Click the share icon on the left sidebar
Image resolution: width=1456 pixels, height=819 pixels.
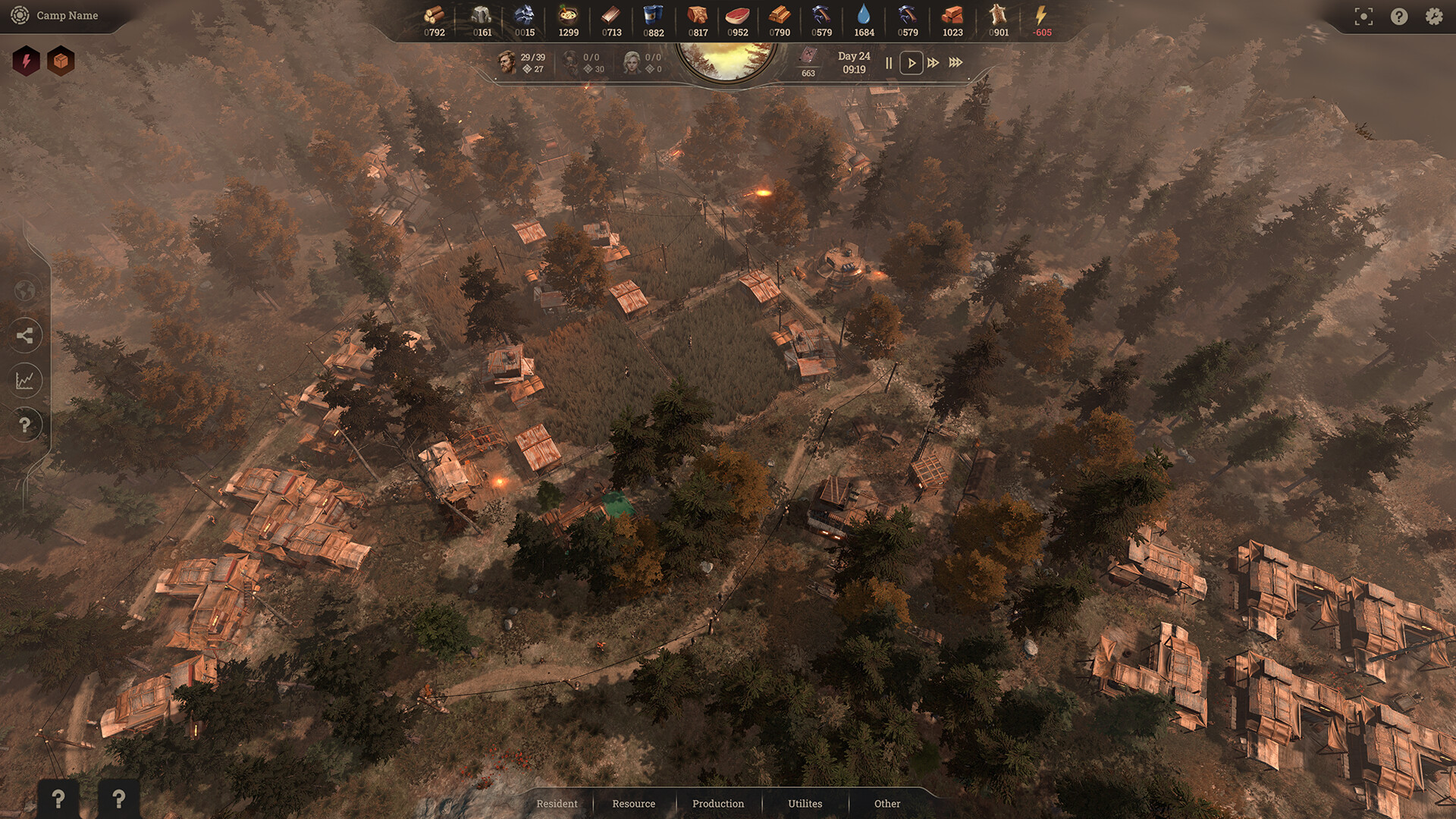(26, 335)
